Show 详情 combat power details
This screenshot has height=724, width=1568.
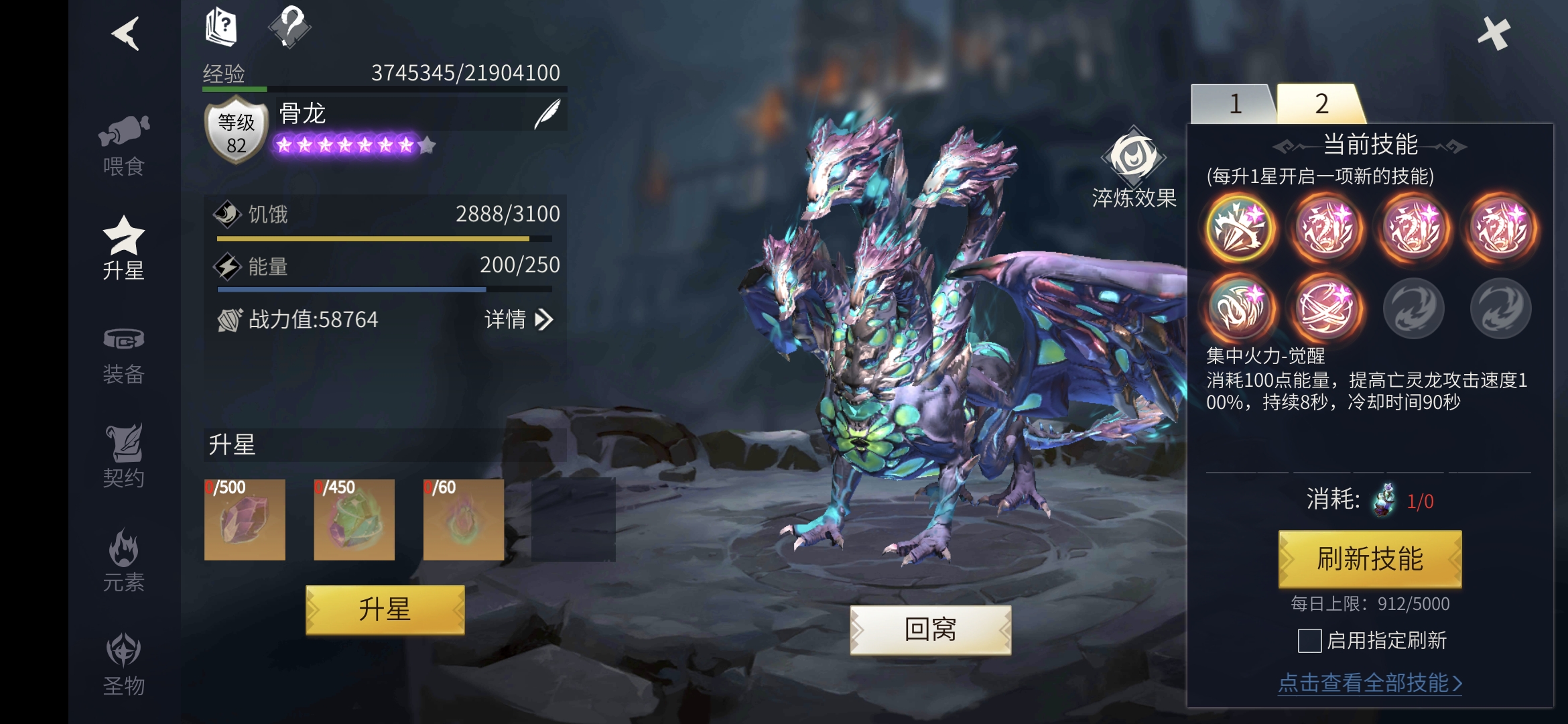(519, 320)
